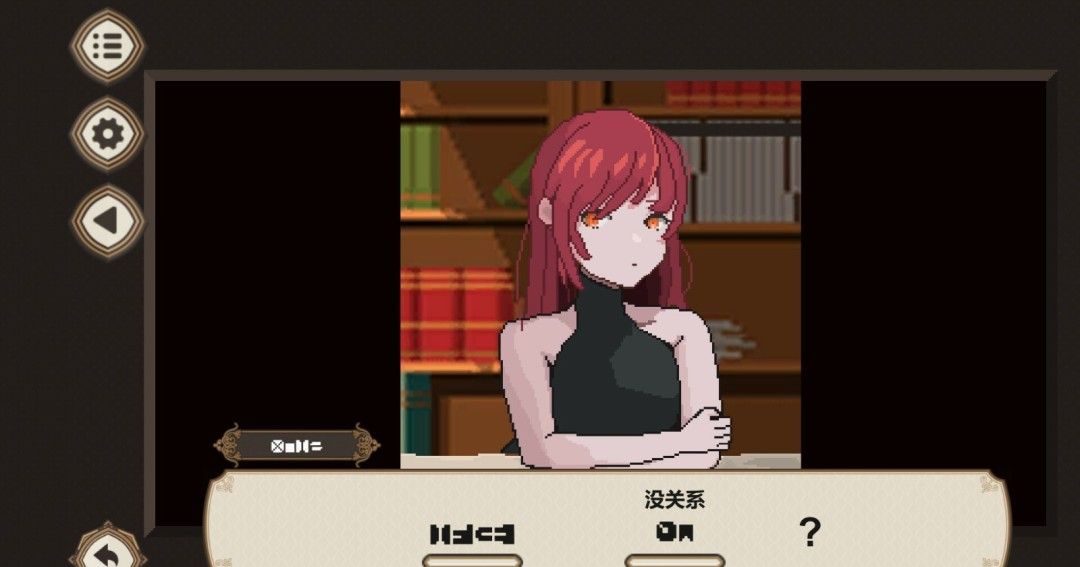Viewport: 1080px width, 567px height.
Task: Open the list menu icon
Action: (x=107, y=46)
